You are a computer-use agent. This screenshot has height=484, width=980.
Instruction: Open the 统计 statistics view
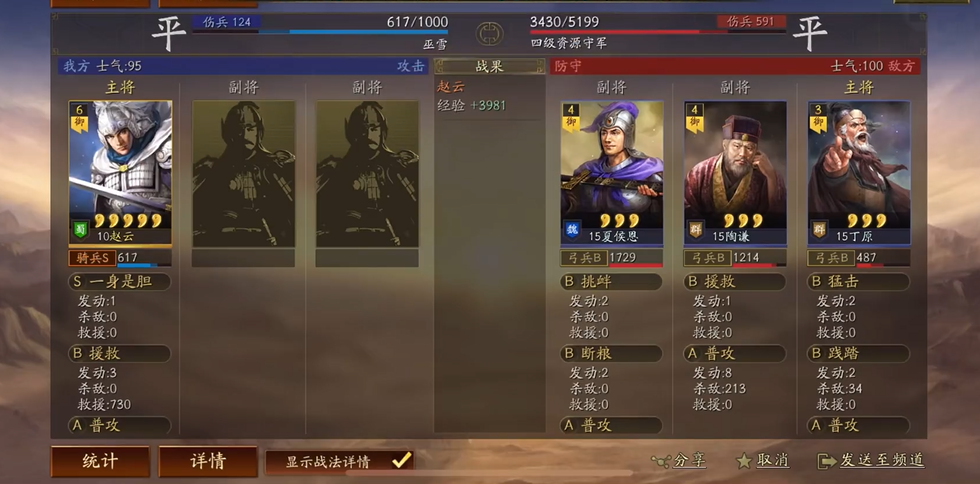pos(100,461)
